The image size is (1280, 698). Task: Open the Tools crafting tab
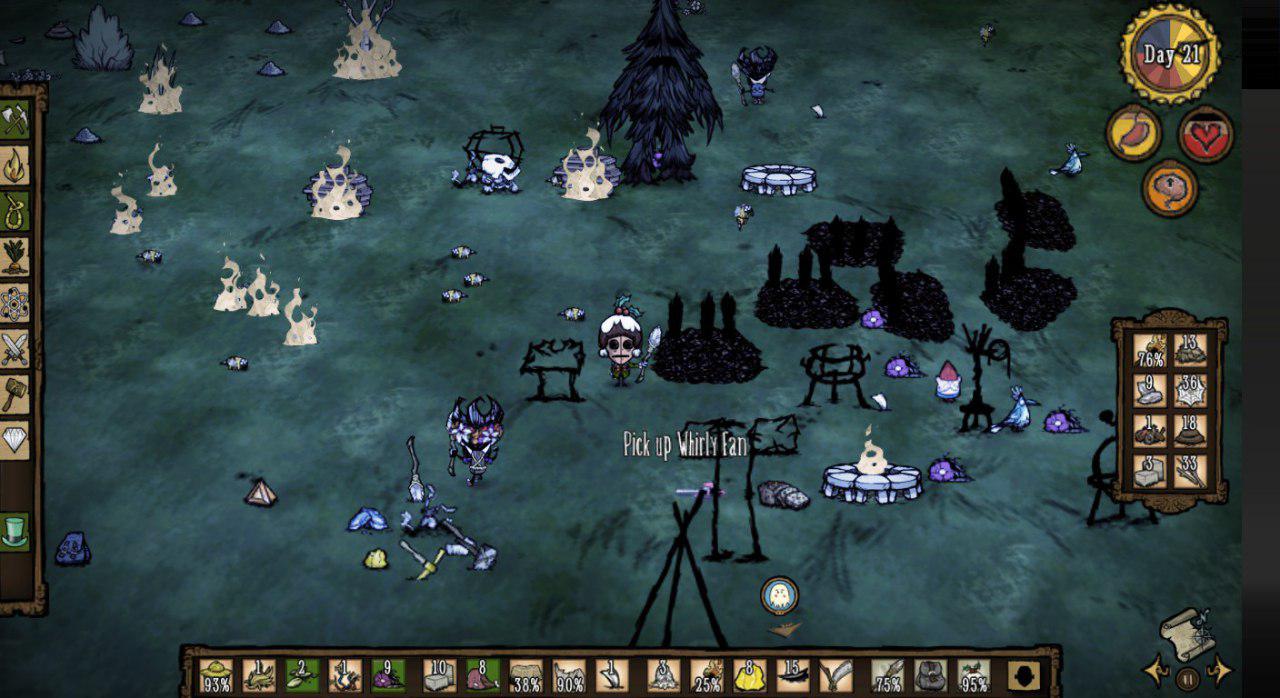(15, 120)
